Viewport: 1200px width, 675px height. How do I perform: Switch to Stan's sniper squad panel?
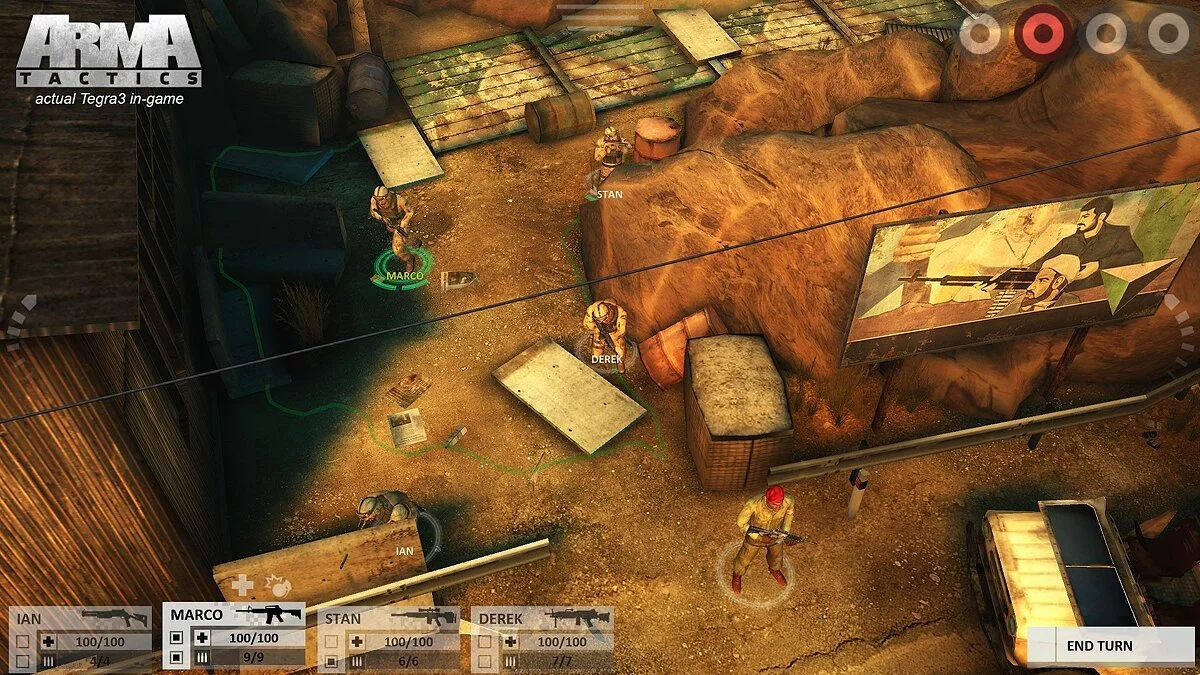pyautogui.click(x=388, y=618)
